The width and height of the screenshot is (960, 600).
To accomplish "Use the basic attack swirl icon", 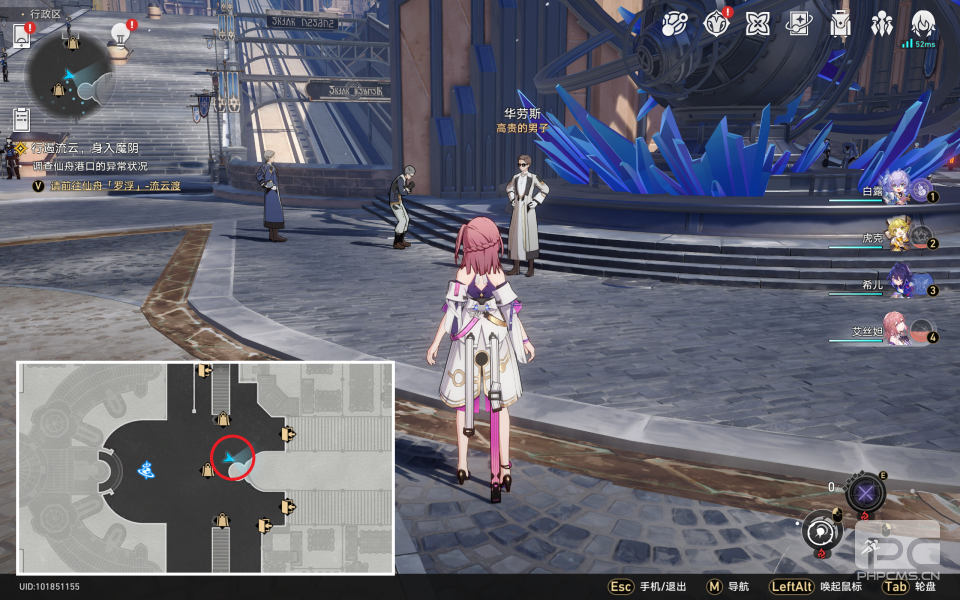I will pos(821,531).
